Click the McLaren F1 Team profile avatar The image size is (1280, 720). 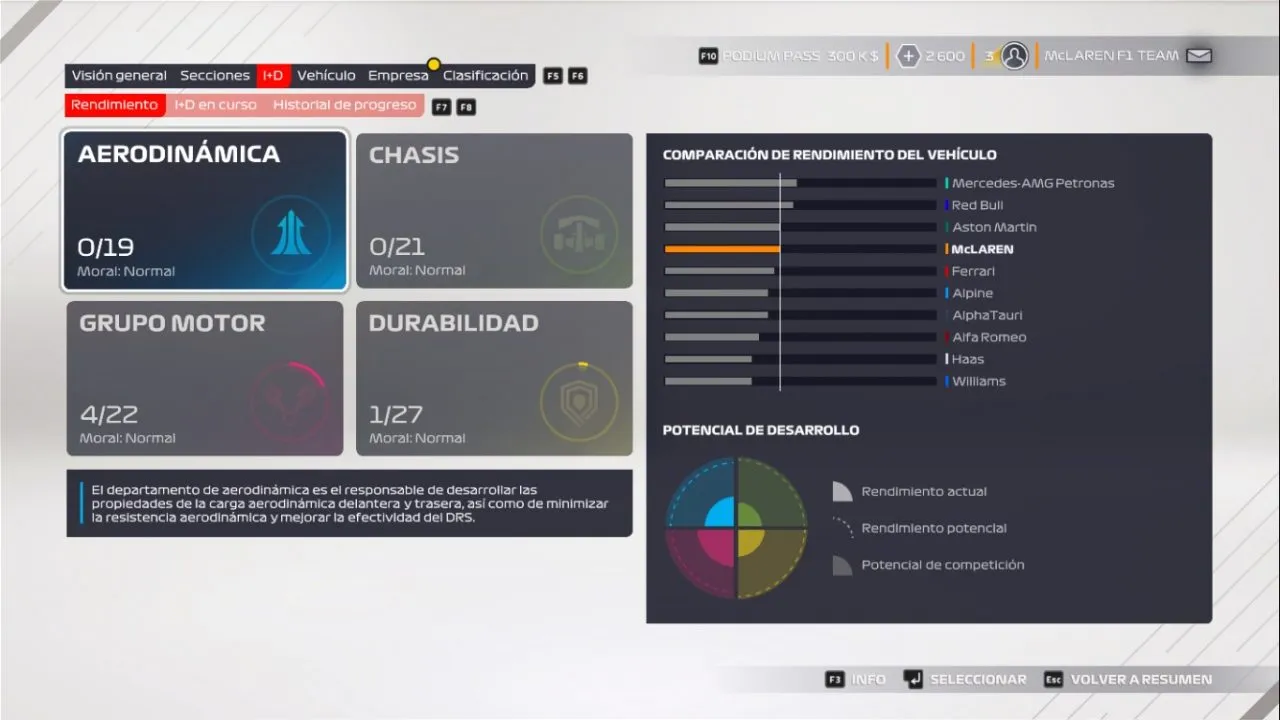click(1015, 56)
